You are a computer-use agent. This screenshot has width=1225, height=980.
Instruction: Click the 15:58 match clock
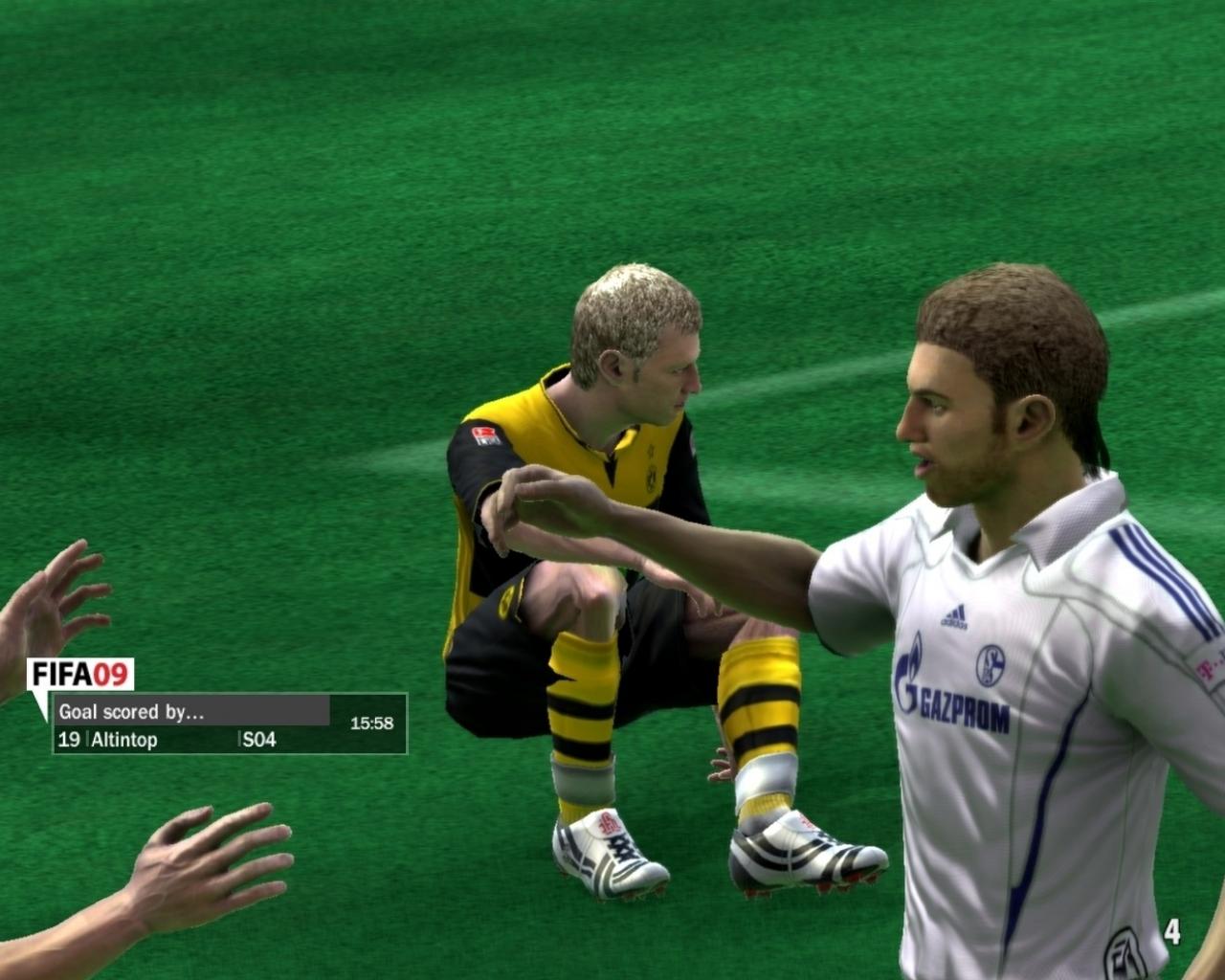point(372,724)
